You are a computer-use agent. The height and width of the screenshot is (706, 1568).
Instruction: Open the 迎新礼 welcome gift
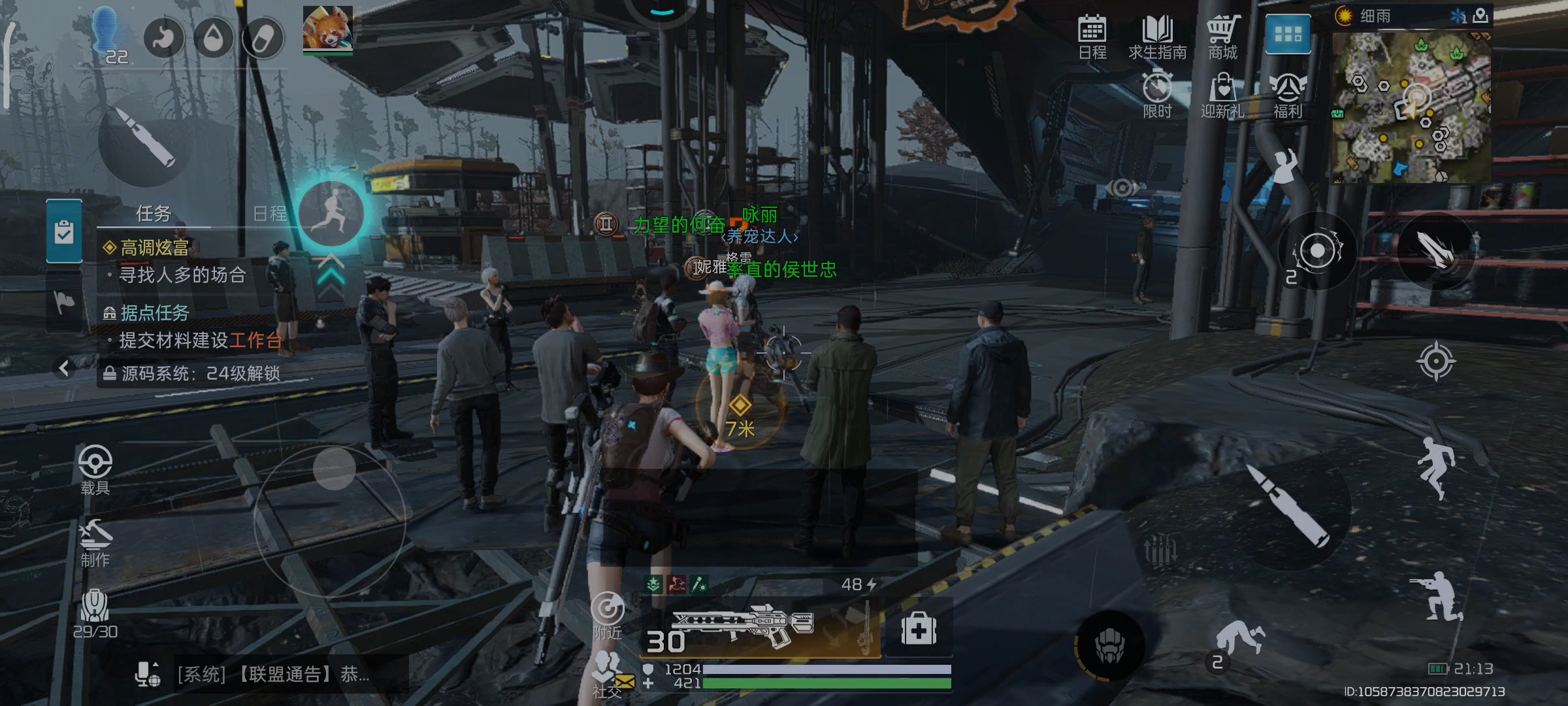(1222, 95)
